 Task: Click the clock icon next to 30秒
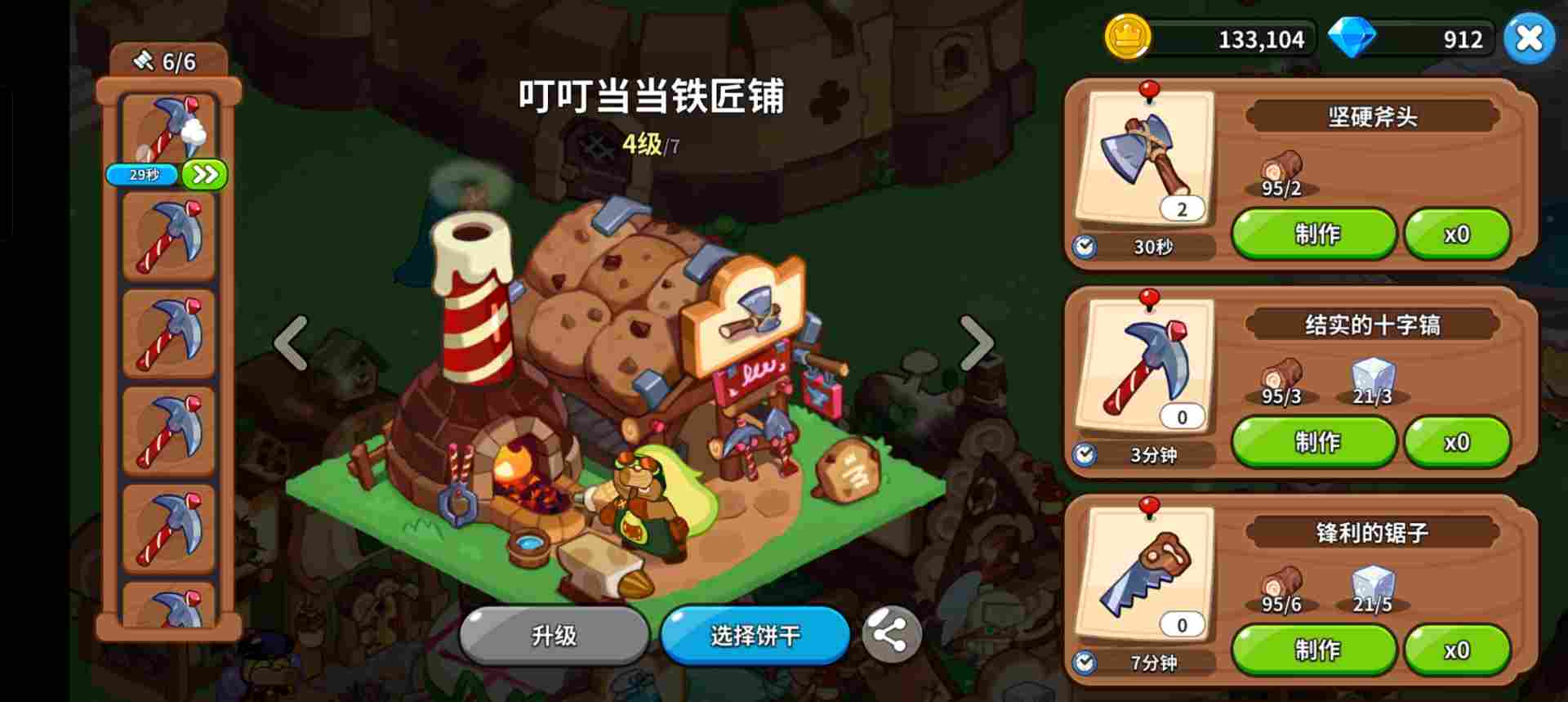[1085, 247]
